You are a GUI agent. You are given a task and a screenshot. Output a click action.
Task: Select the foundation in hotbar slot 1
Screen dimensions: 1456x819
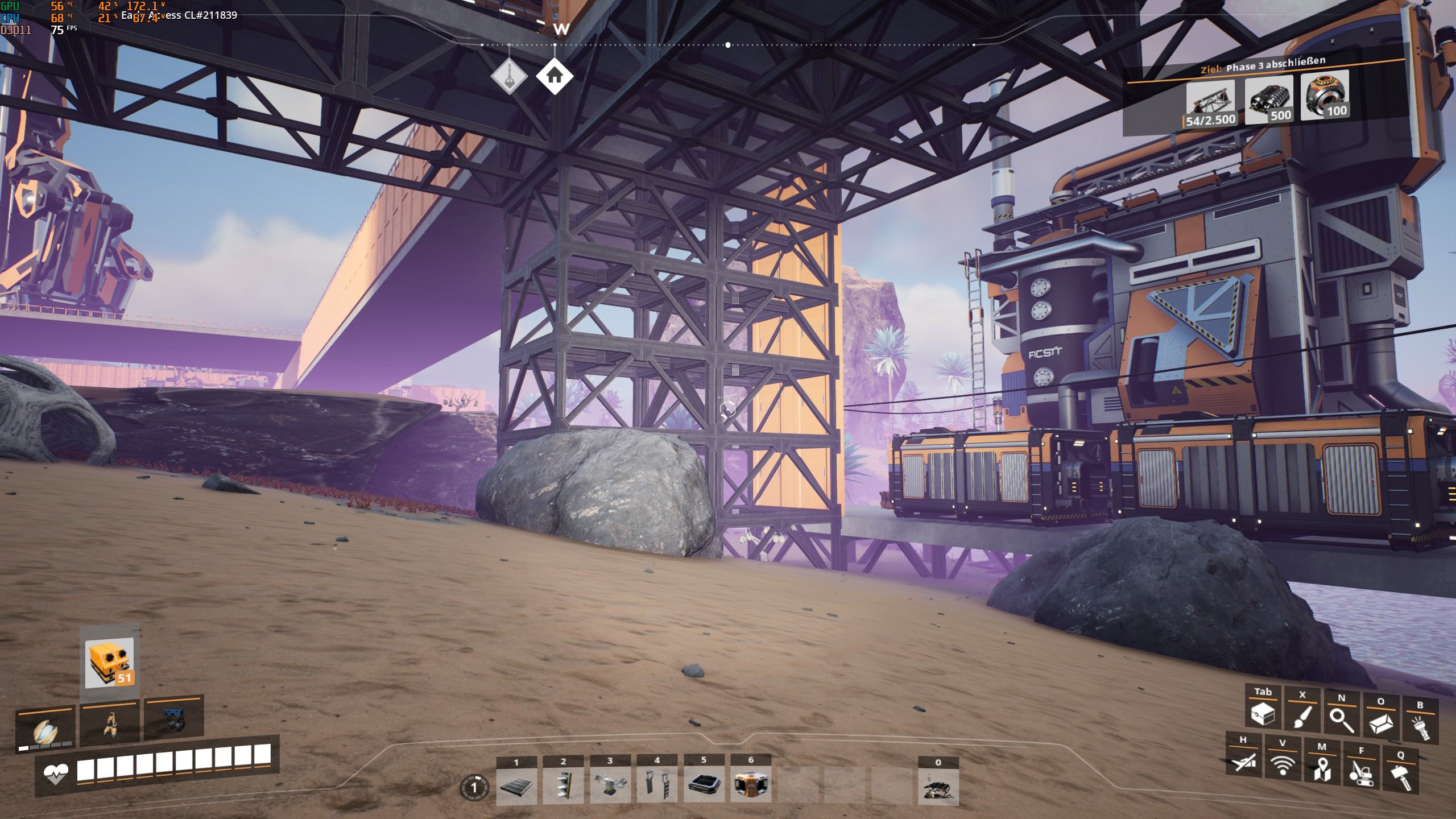pos(516,786)
